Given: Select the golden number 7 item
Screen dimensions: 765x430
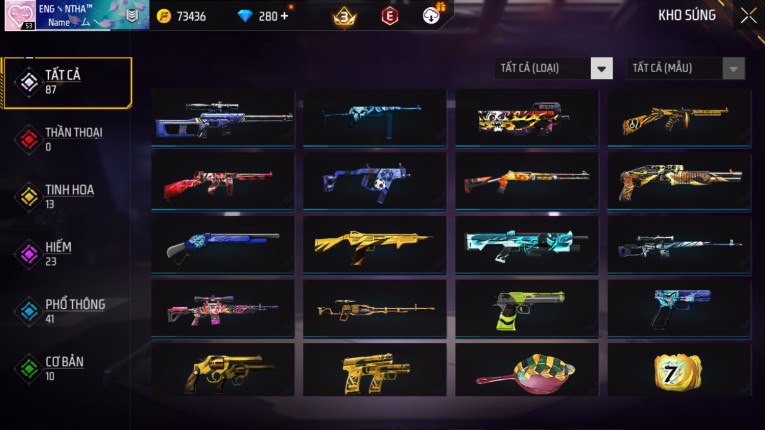Looking at the screenshot, I should pyautogui.click(x=678, y=370).
